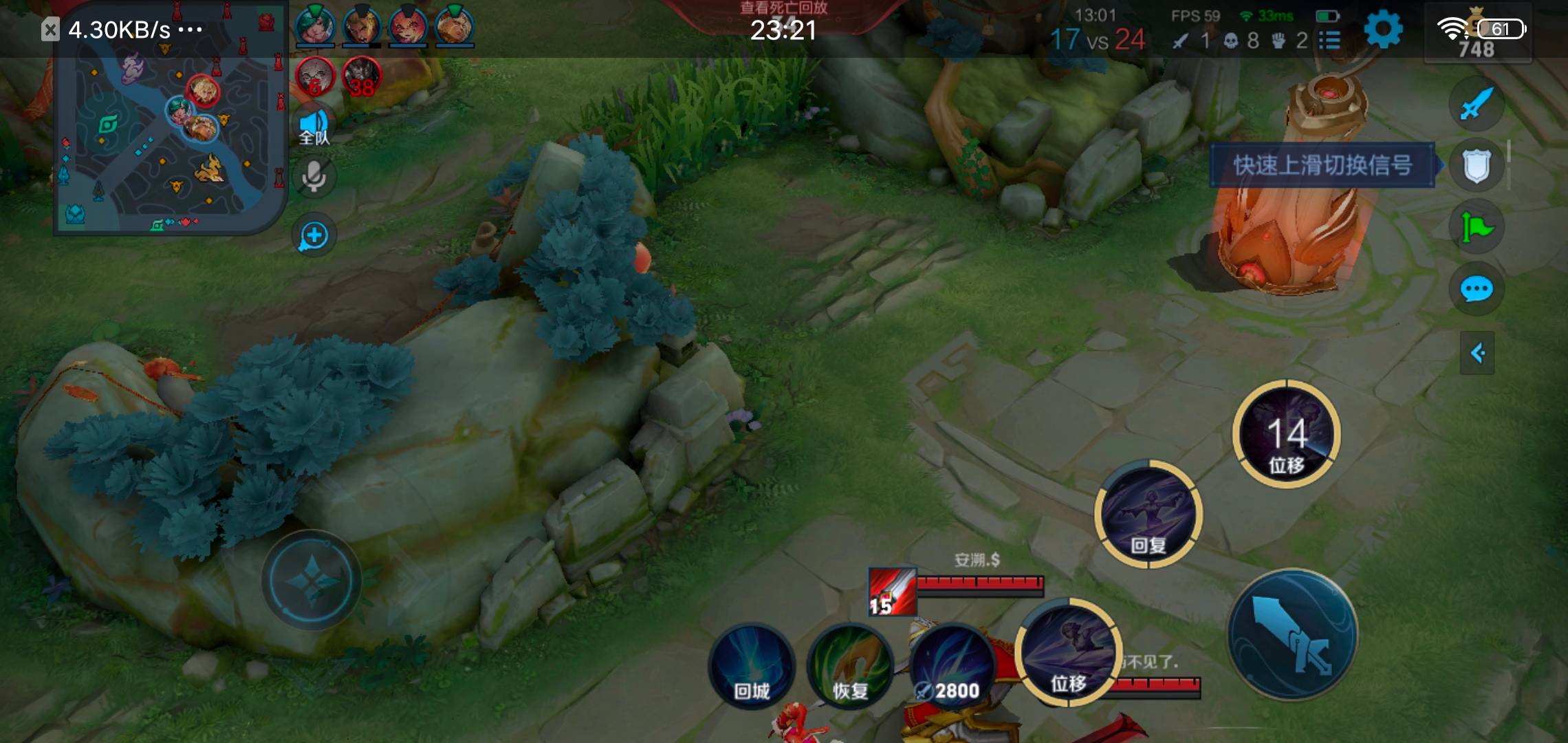
Task: Toggle the microphone button
Action: (314, 177)
